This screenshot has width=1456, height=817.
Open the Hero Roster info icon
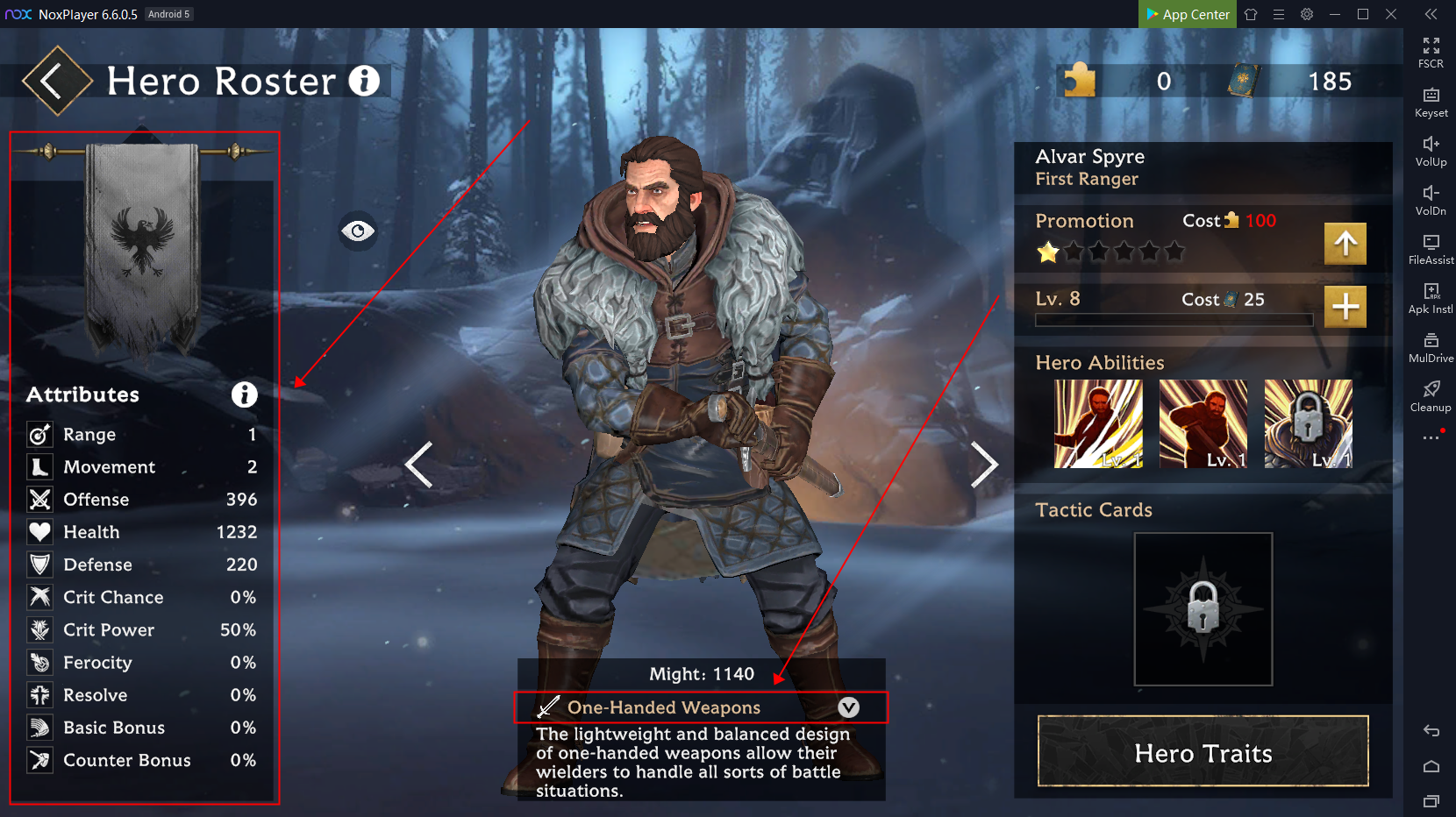tap(364, 82)
